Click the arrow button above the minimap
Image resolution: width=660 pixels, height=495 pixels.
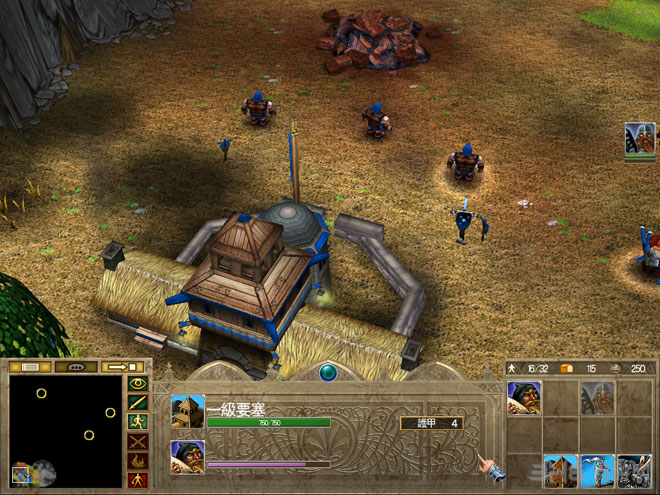coord(122,368)
